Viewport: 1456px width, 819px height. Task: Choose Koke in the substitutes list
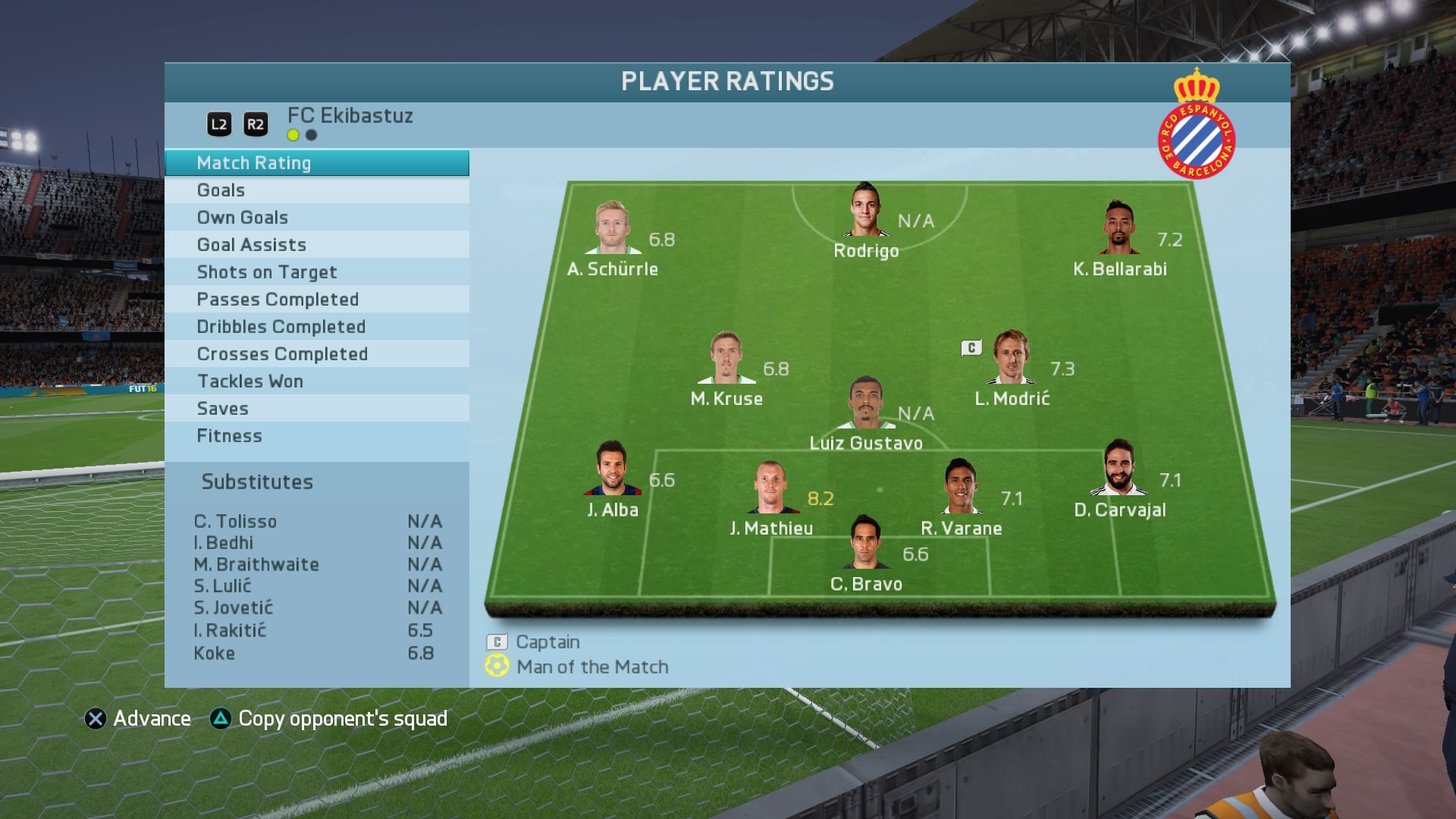tap(316, 653)
